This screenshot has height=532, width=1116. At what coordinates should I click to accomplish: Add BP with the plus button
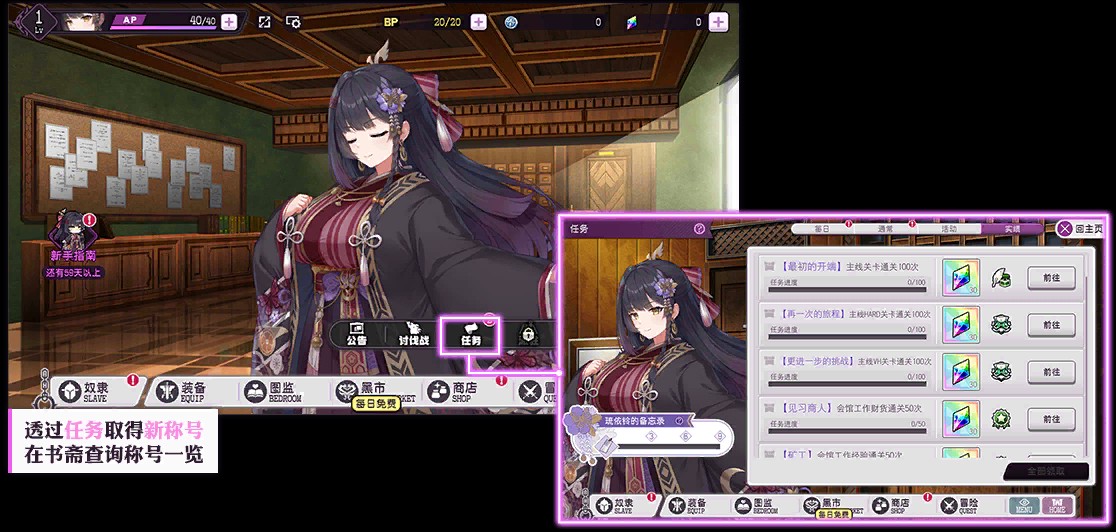pos(478,22)
